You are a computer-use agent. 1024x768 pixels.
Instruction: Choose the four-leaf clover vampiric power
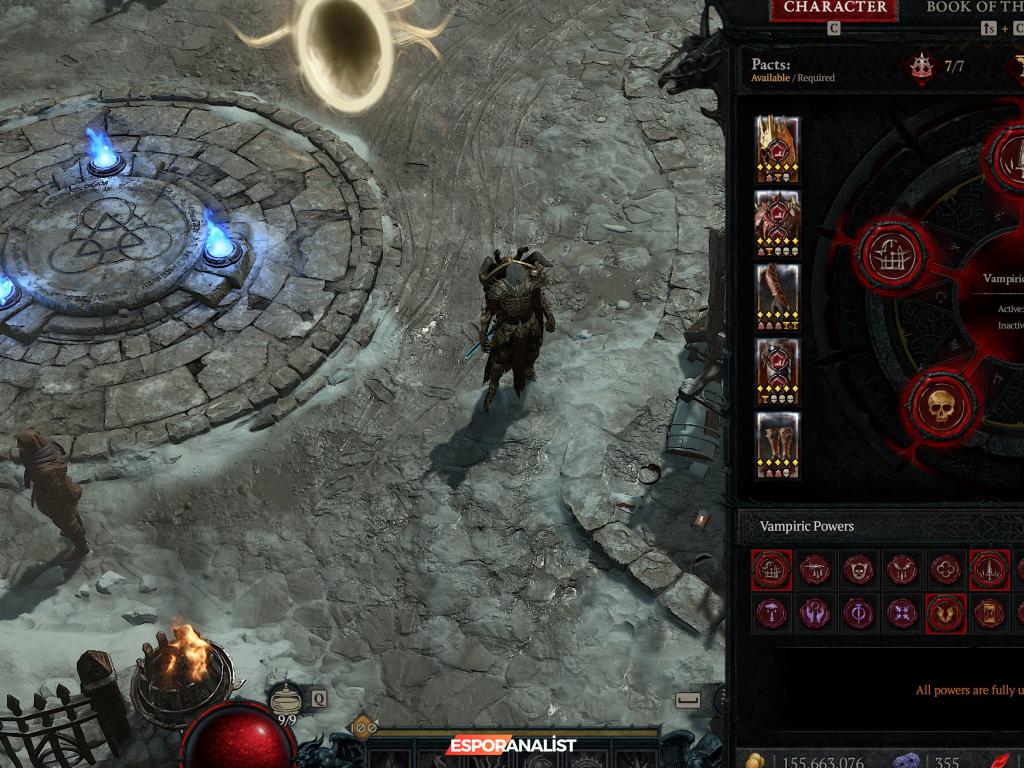tap(945, 570)
